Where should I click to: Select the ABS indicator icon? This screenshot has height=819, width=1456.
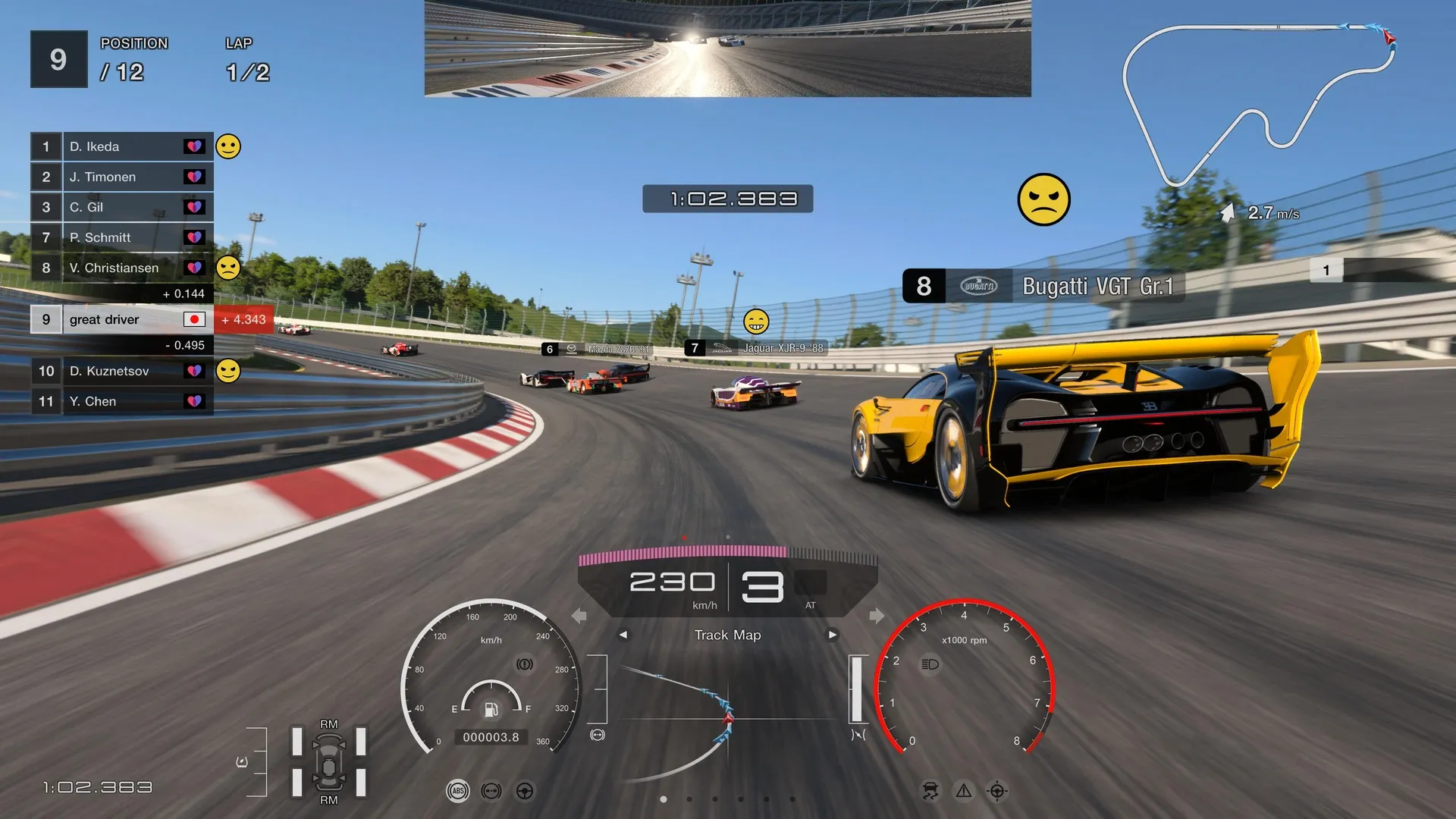coord(457,791)
